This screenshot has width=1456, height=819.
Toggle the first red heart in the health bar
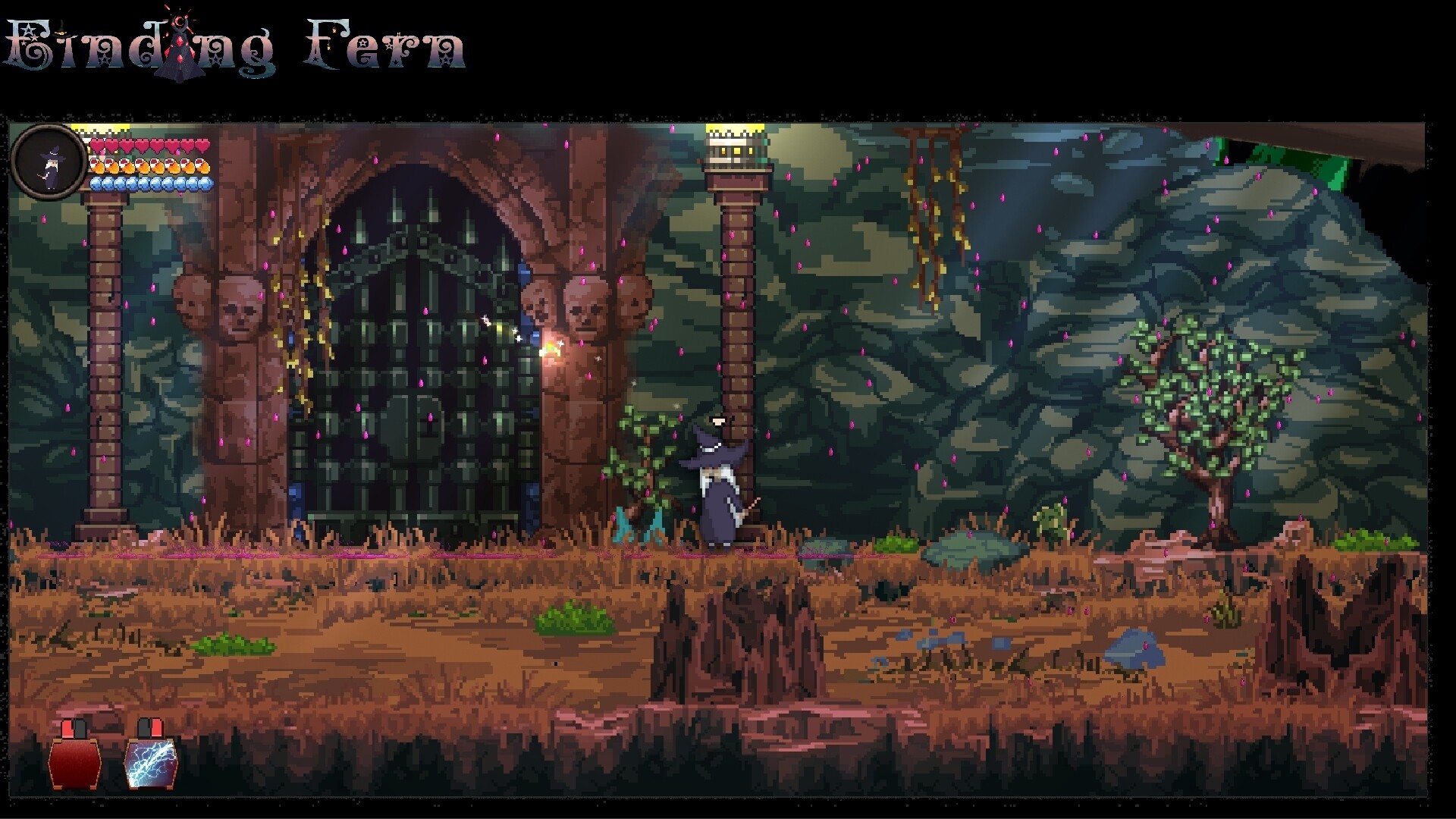click(x=97, y=146)
